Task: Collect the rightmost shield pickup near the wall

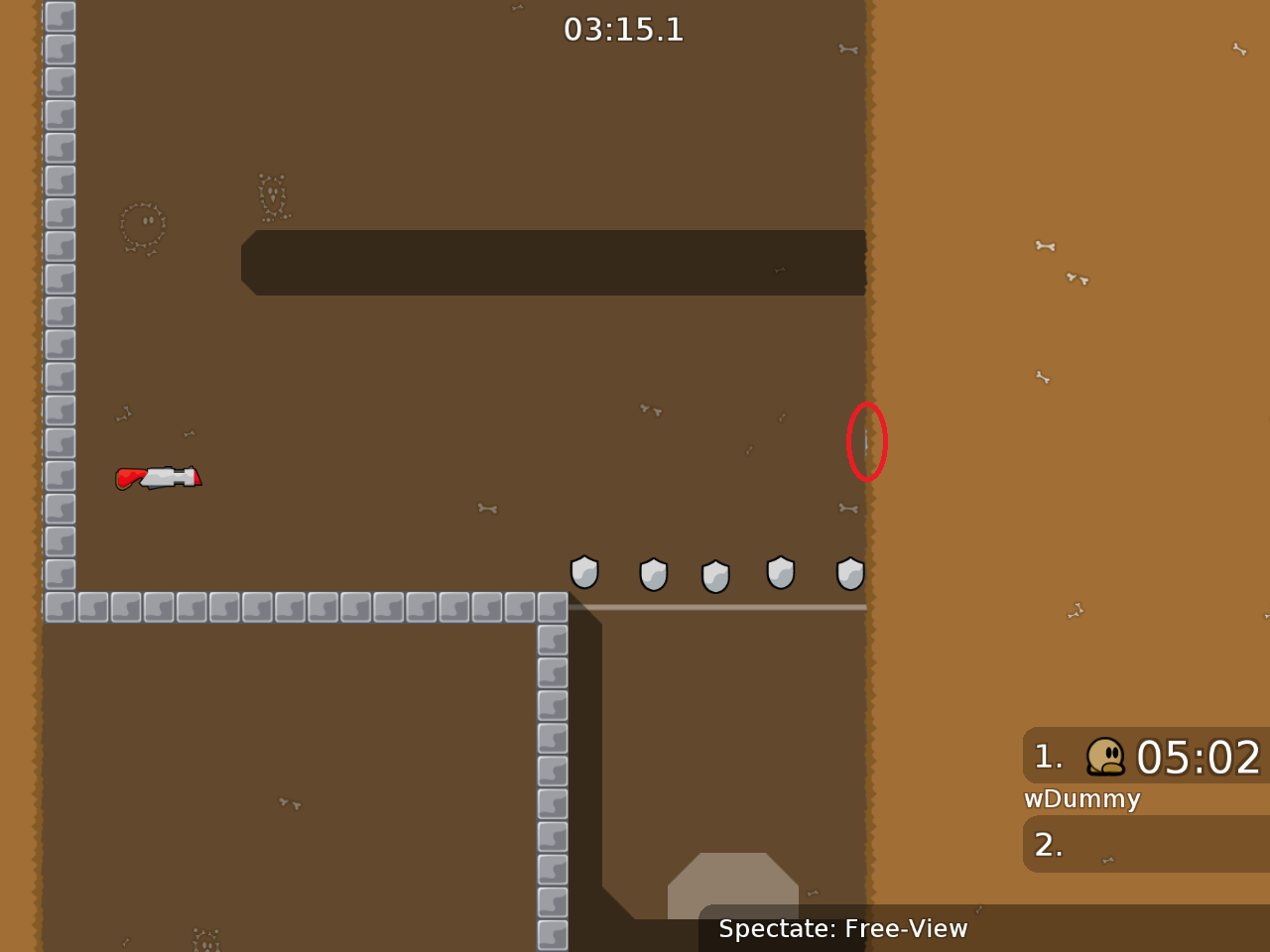Action: [849, 573]
